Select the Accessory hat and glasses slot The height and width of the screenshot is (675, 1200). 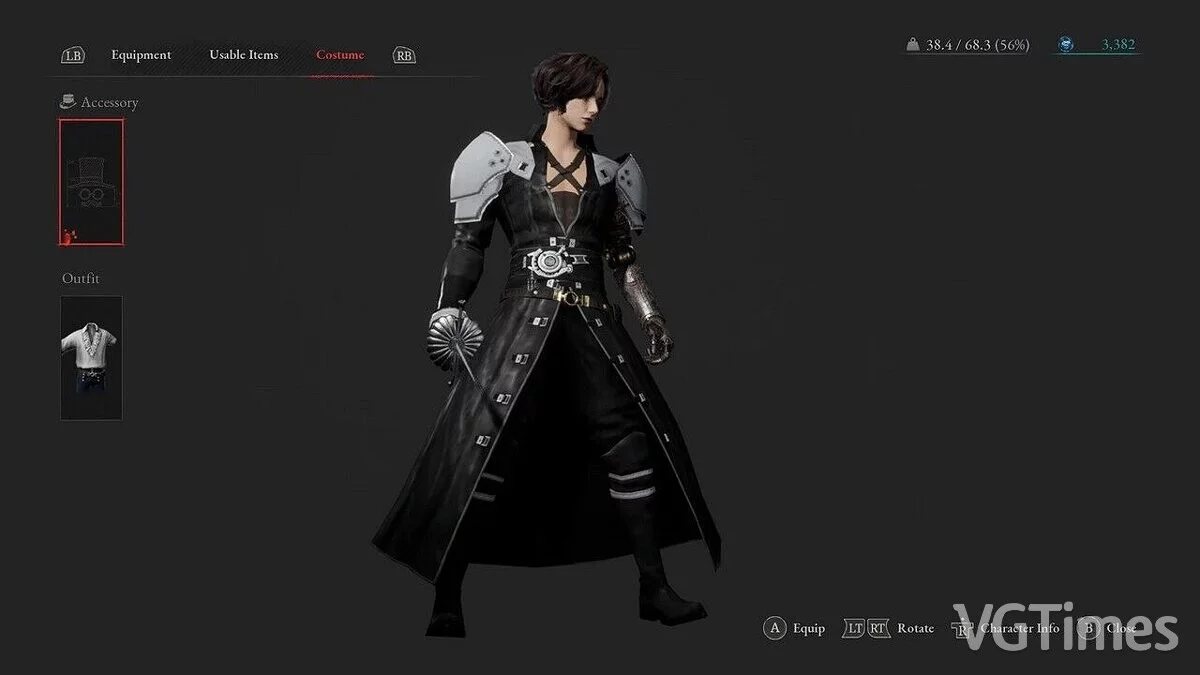click(91, 182)
